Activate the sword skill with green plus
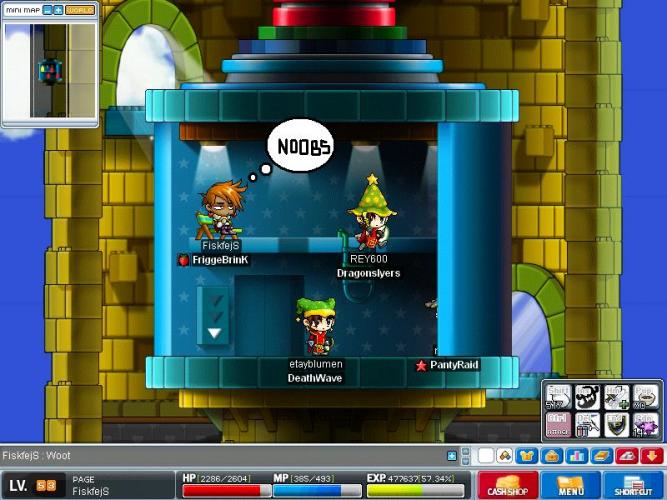The height and width of the screenshot is (500, 667). [615, 395]
